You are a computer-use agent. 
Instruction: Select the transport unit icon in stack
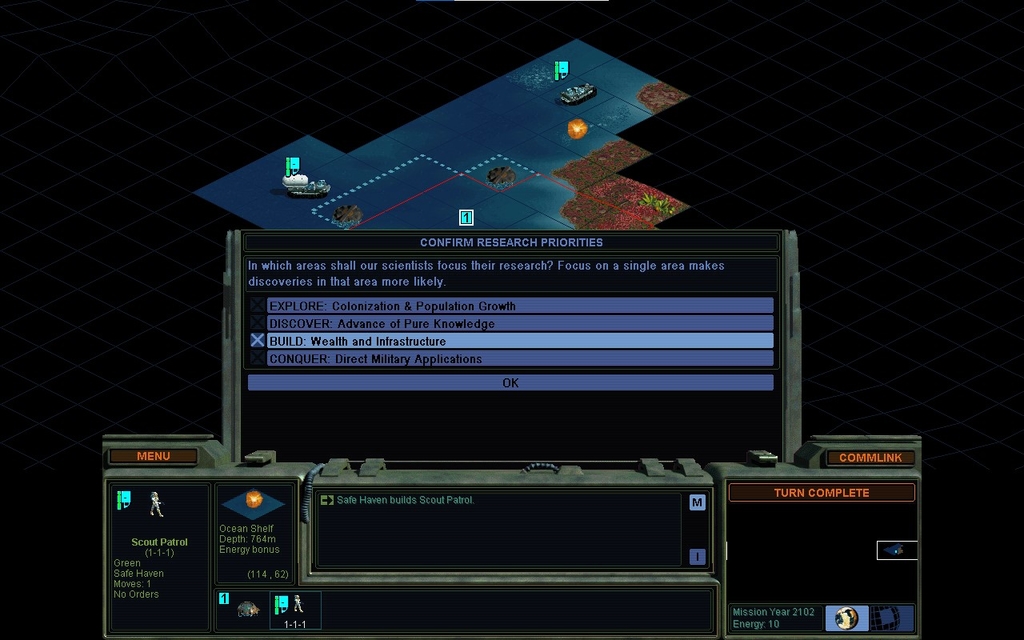point(248,608)
